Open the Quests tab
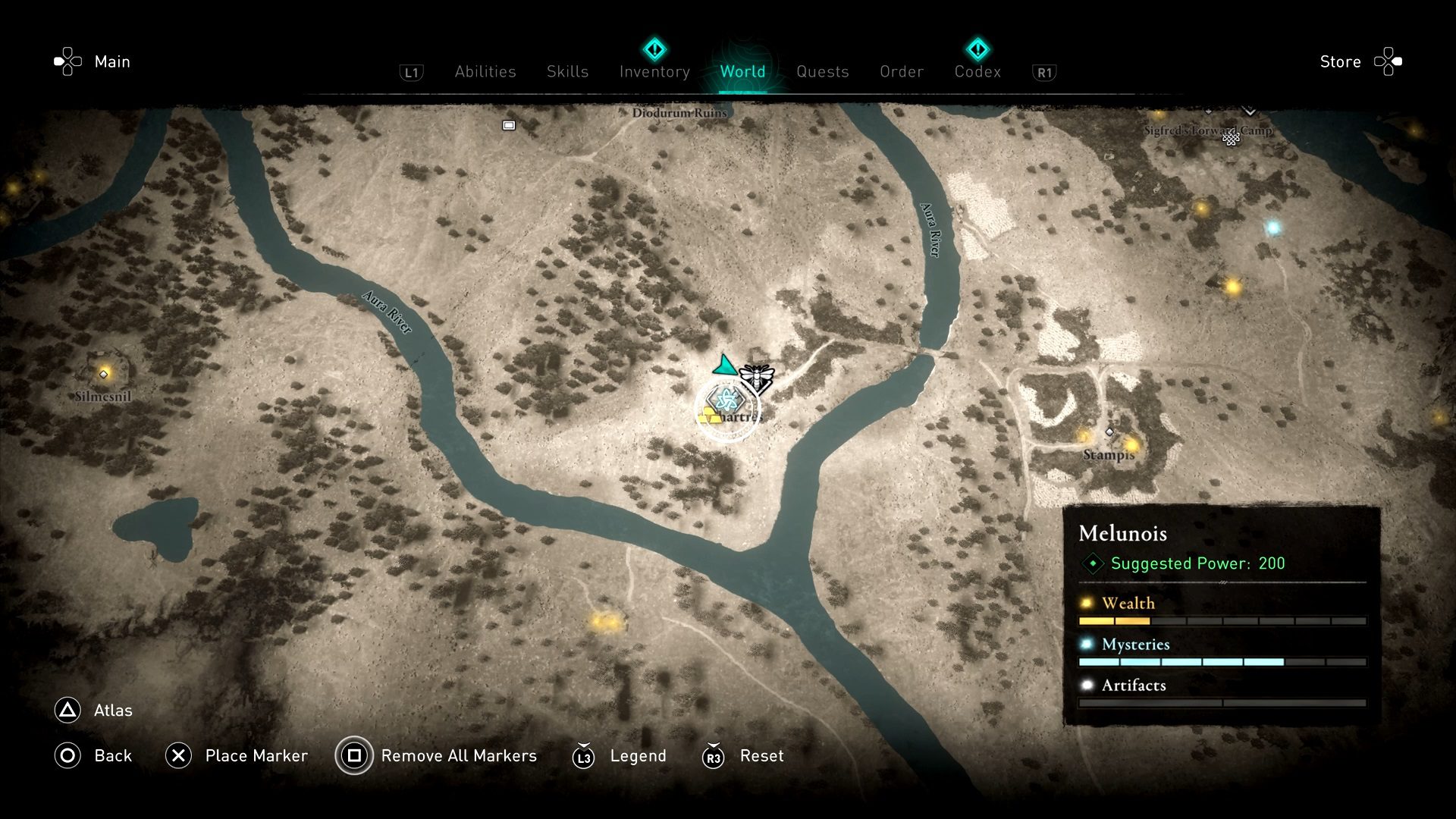The height and width of the screenshot is (819, 1456). [822, 71]
